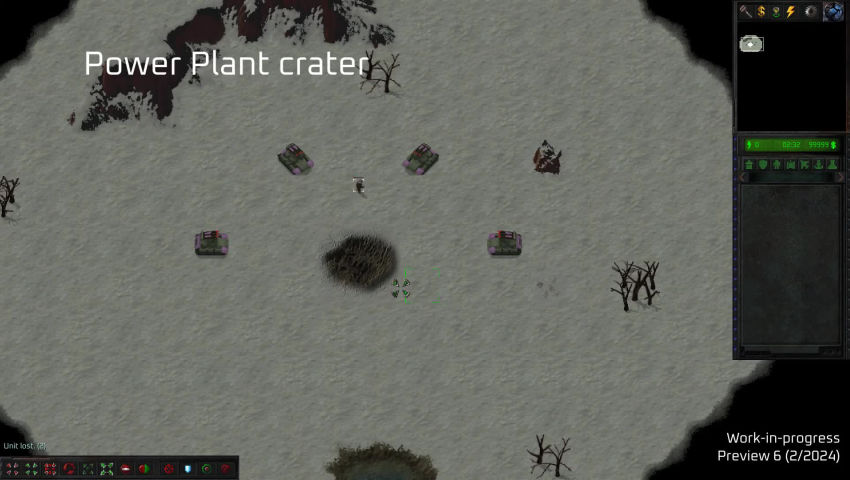The width and height of the screenshot is (850, 480).
Task: Click the red and green circle command
Action: pos(144,468)
